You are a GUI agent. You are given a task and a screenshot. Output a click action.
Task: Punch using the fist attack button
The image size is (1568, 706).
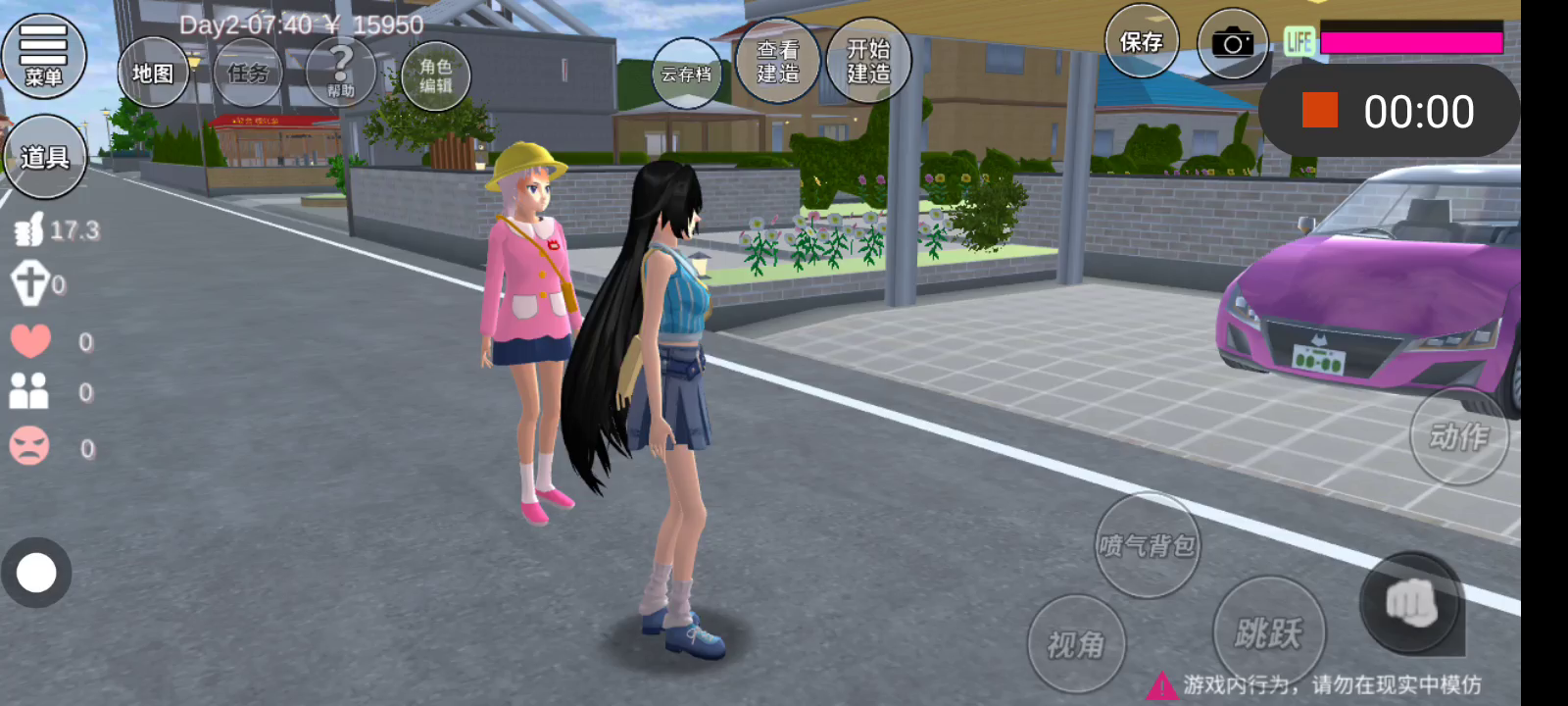pos(1411,603)
